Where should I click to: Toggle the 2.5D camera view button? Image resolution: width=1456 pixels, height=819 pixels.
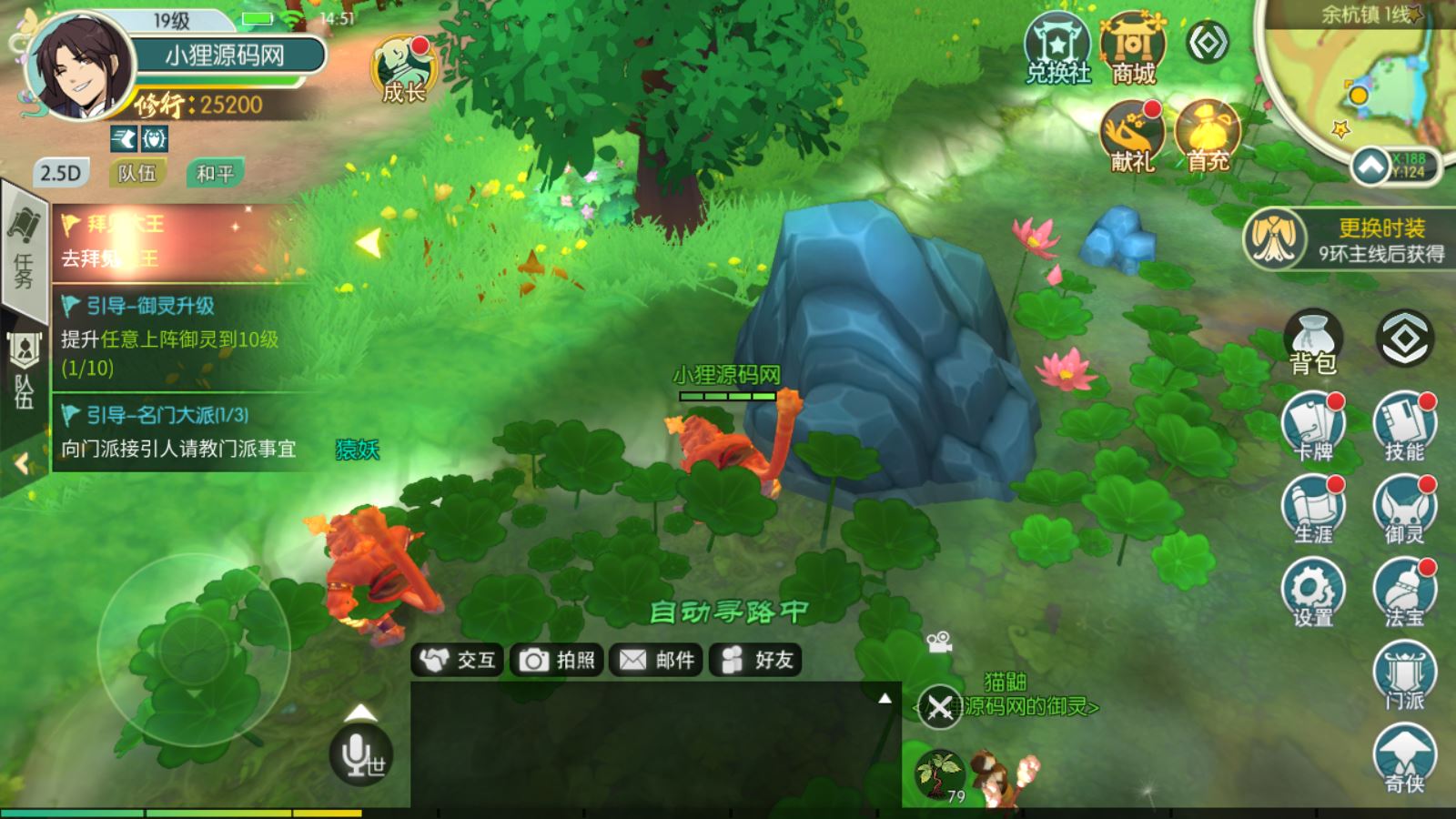(61, 173)
